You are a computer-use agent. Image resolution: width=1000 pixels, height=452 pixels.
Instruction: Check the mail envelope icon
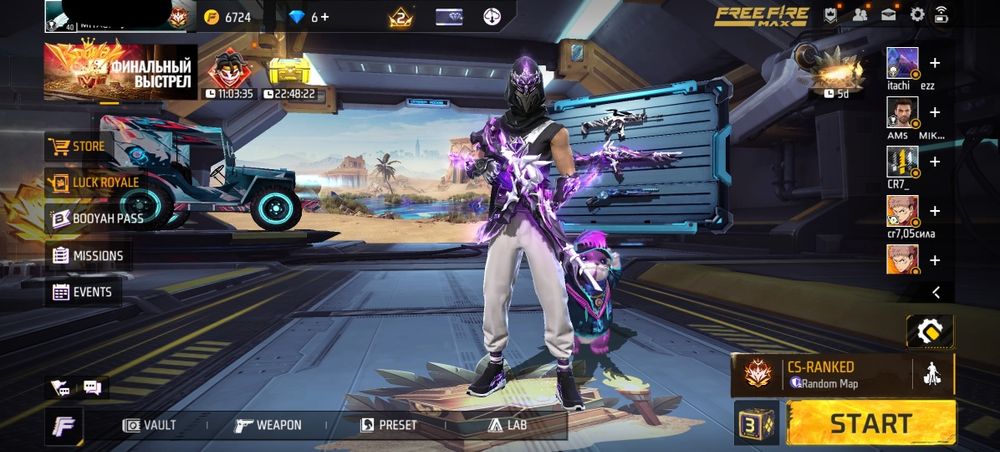coord(888,15)
